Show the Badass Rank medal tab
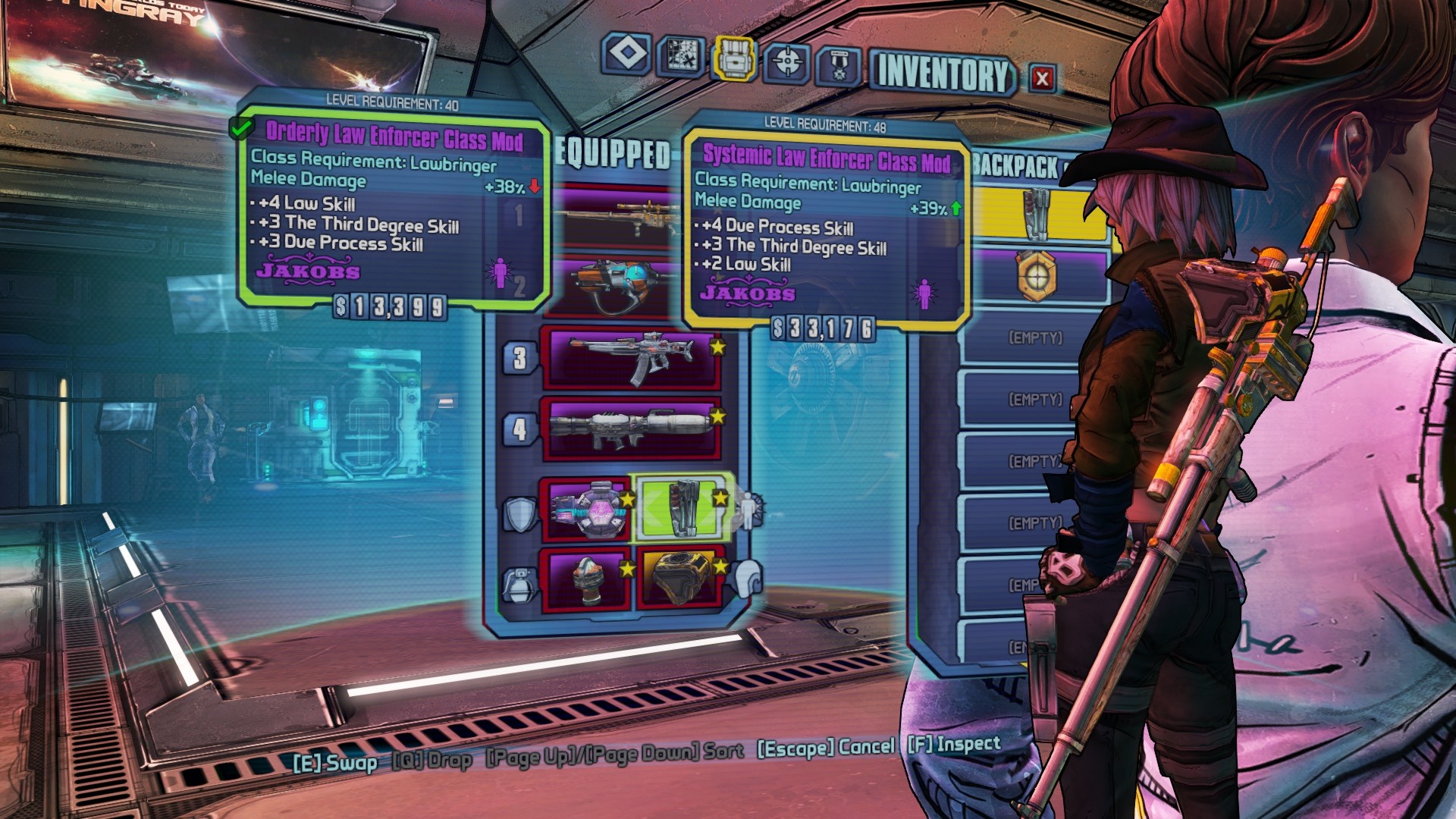This screenshot has width=1456, height=819. point(838,66)
